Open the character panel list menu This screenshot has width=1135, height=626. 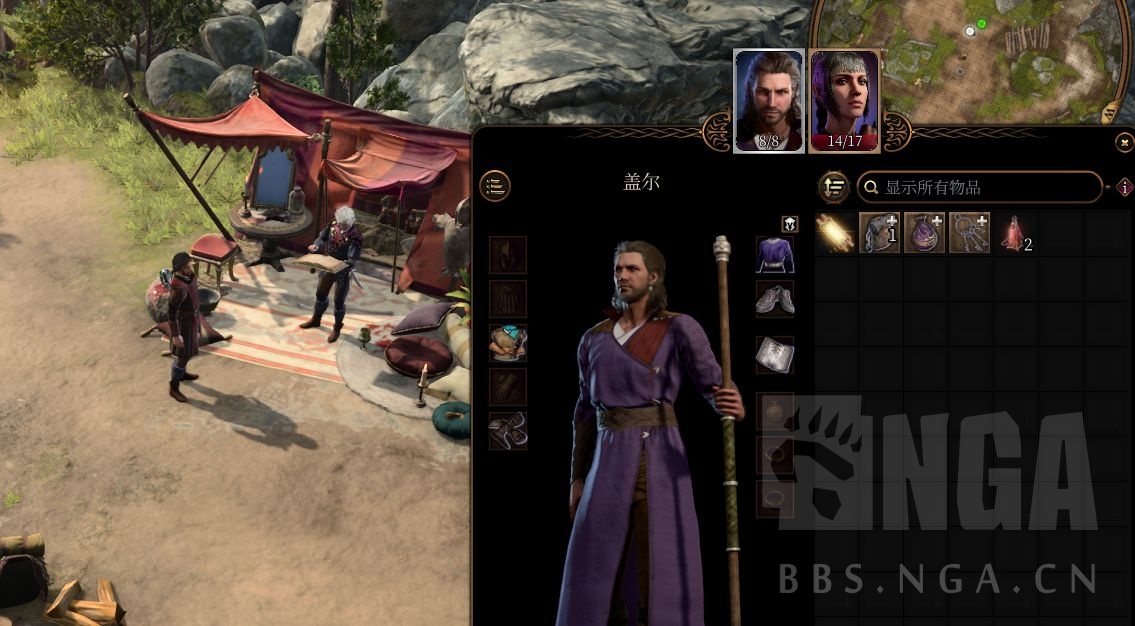click(x=494, y=185)
